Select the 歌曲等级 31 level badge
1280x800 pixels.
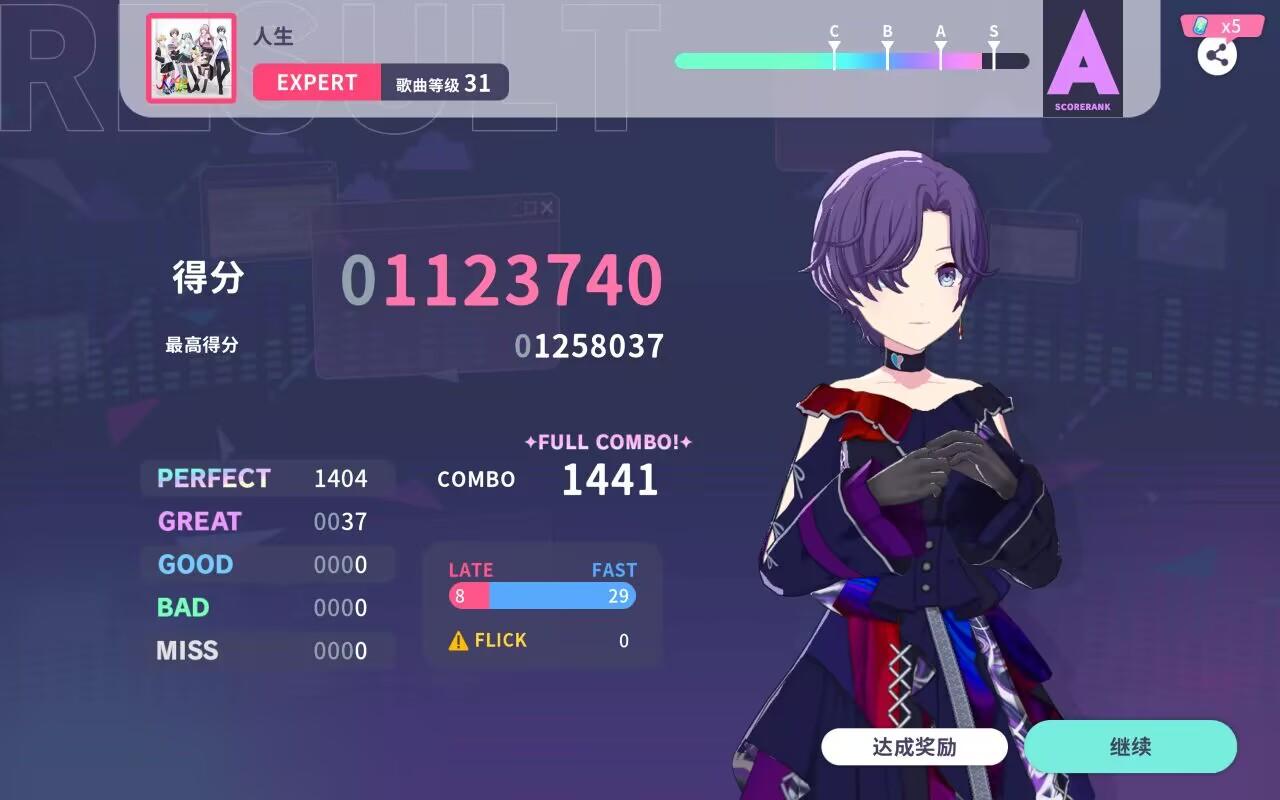[442, 84]
